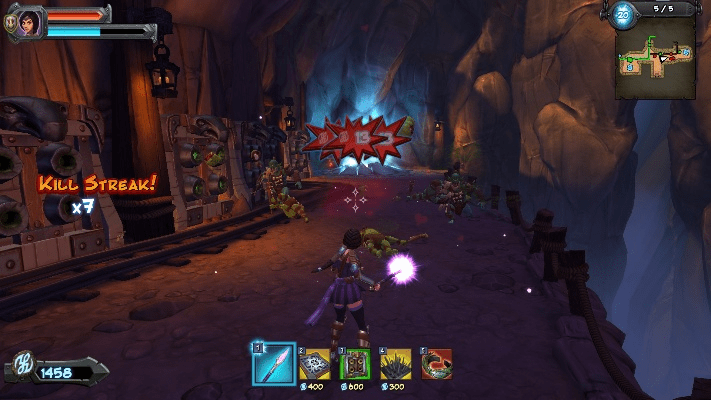The image size is (711, 400).
Task: Pick the floor spike trap costing 300
Action: click(397, 364)
